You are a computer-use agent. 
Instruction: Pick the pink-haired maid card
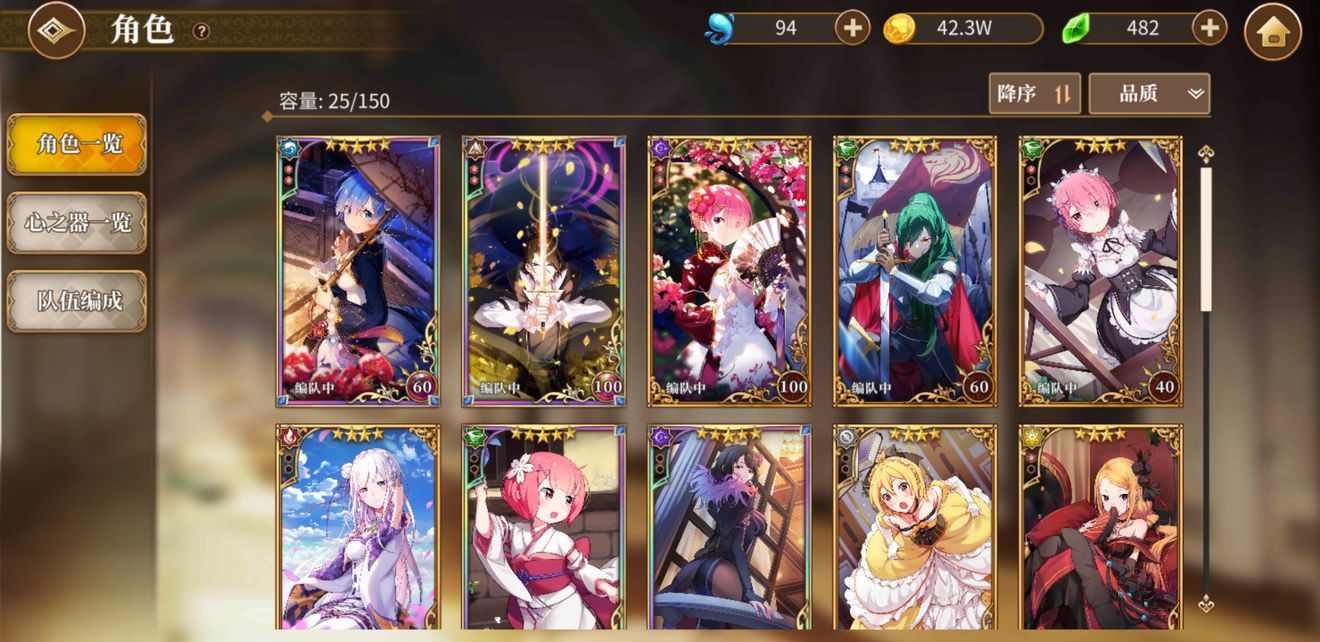pos(1101,271)
